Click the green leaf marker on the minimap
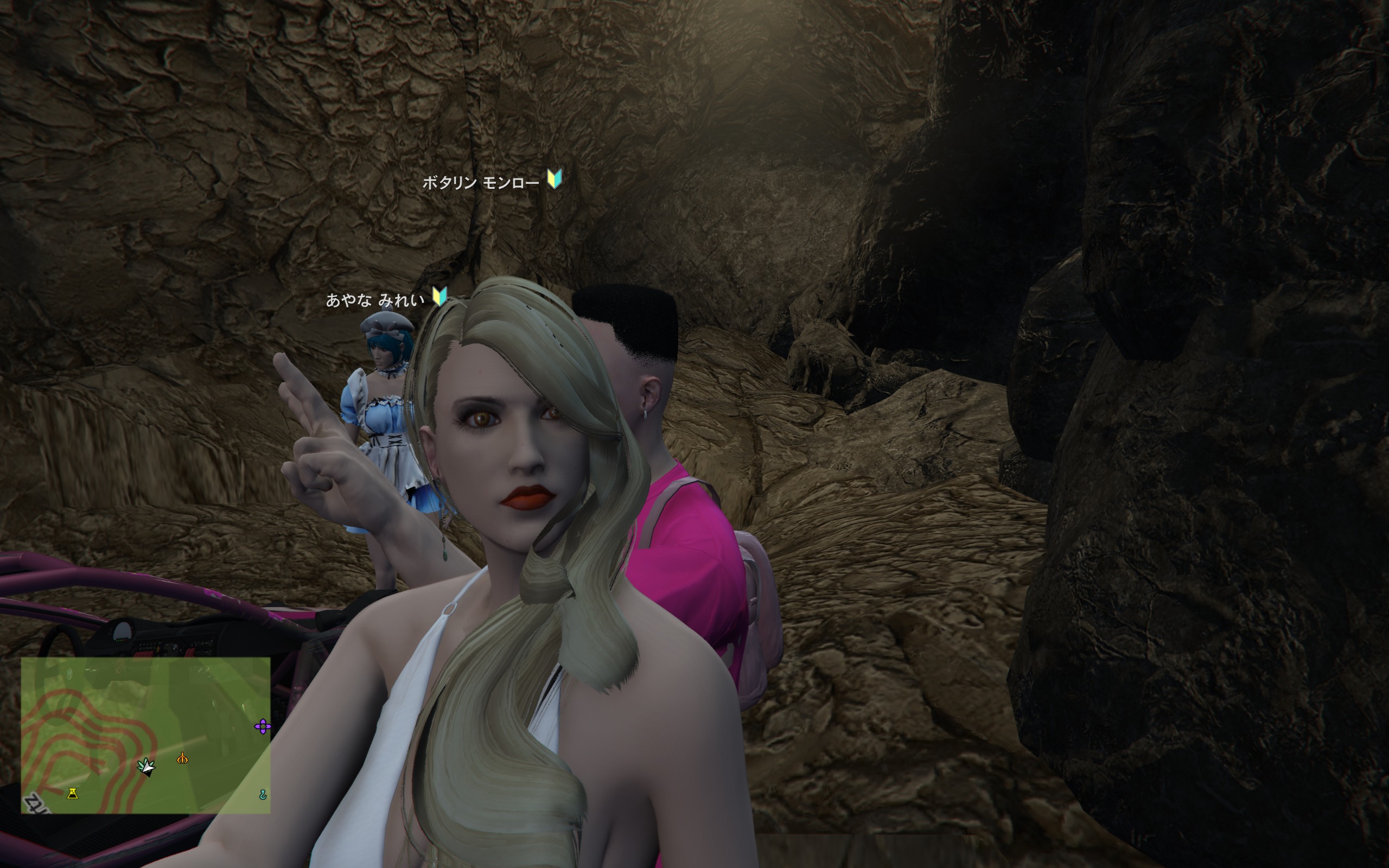Screen dimensions: 1389x868 (147, 766)
